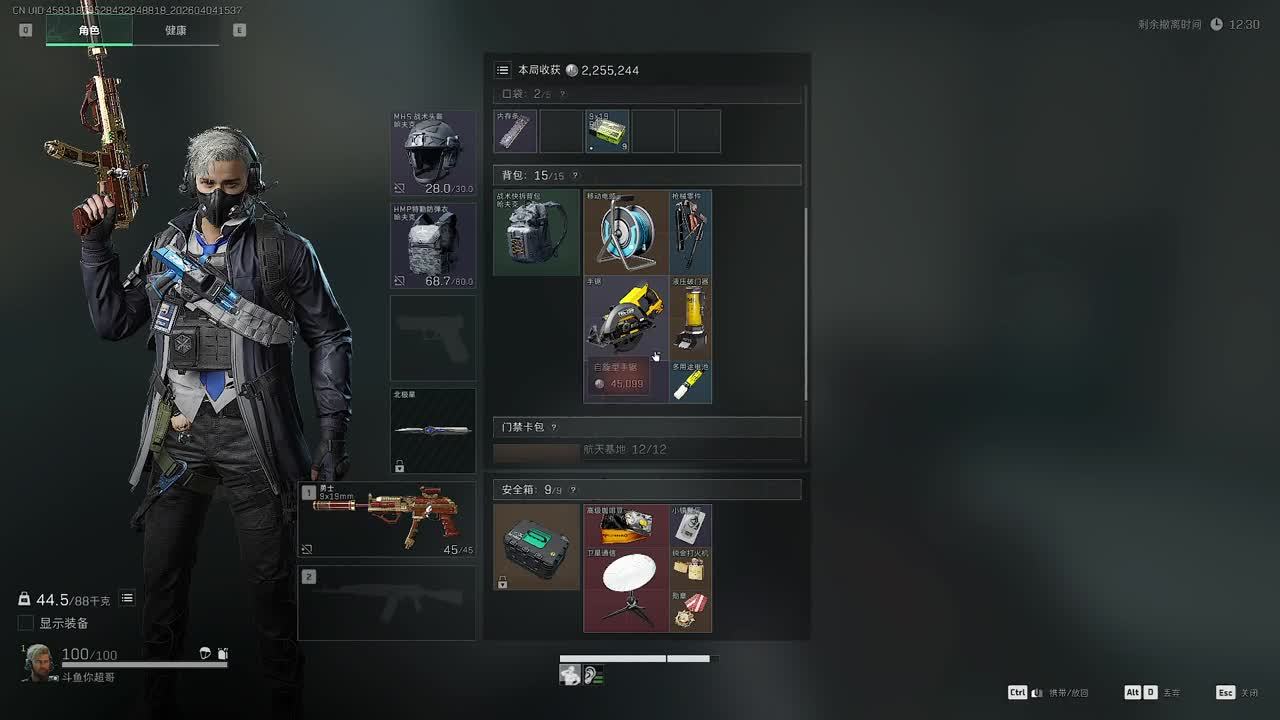Select the 多用途电池 battery item
Viewport: 1280px width, 720px height.
tap(691, 383)
